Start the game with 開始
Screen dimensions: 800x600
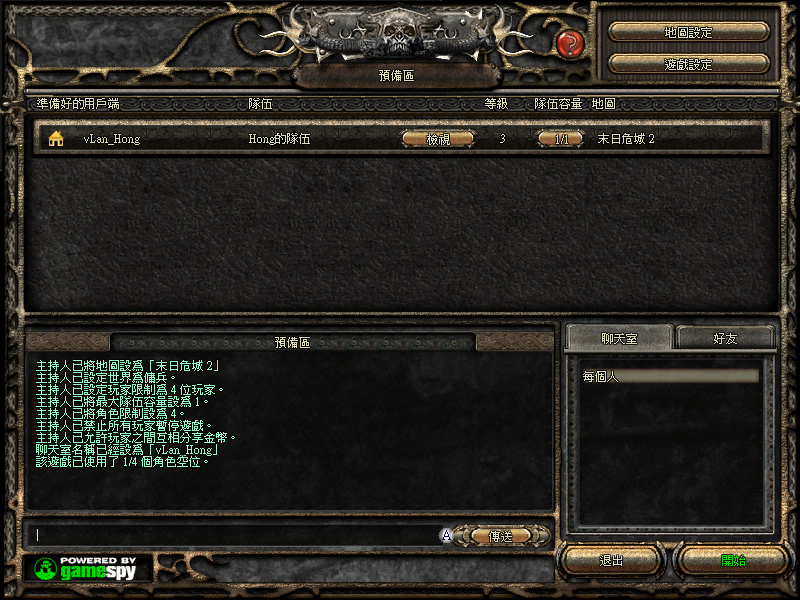pos(733,560)
